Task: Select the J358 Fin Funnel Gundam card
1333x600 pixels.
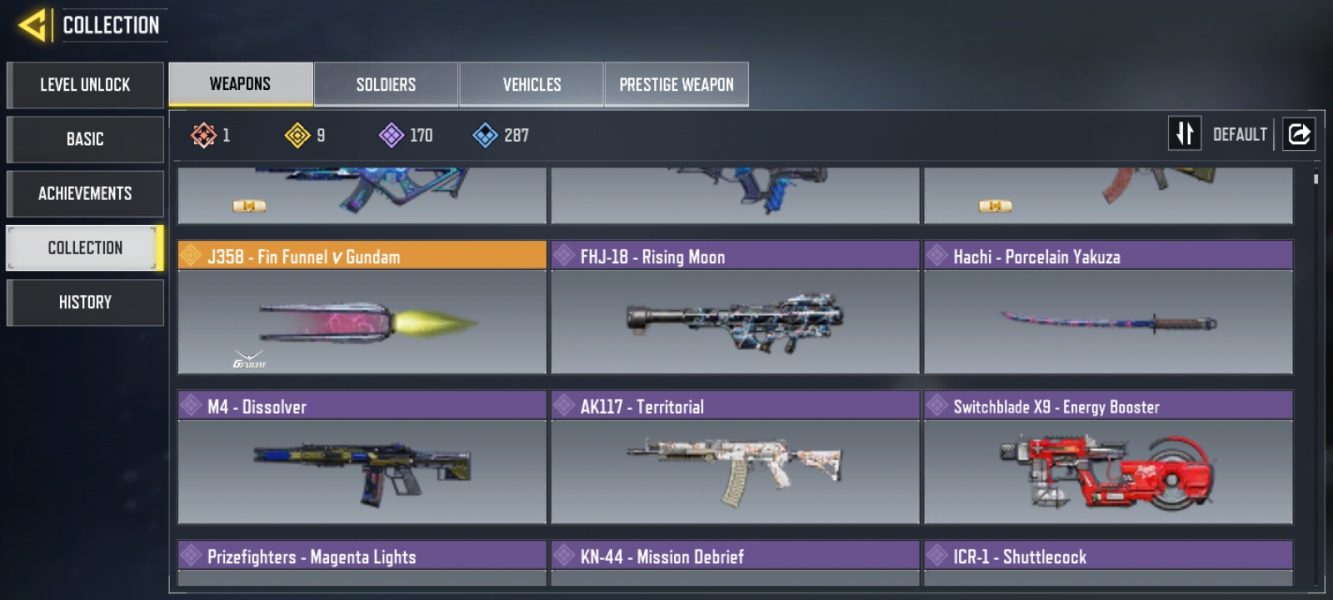Action: (362, 308)
